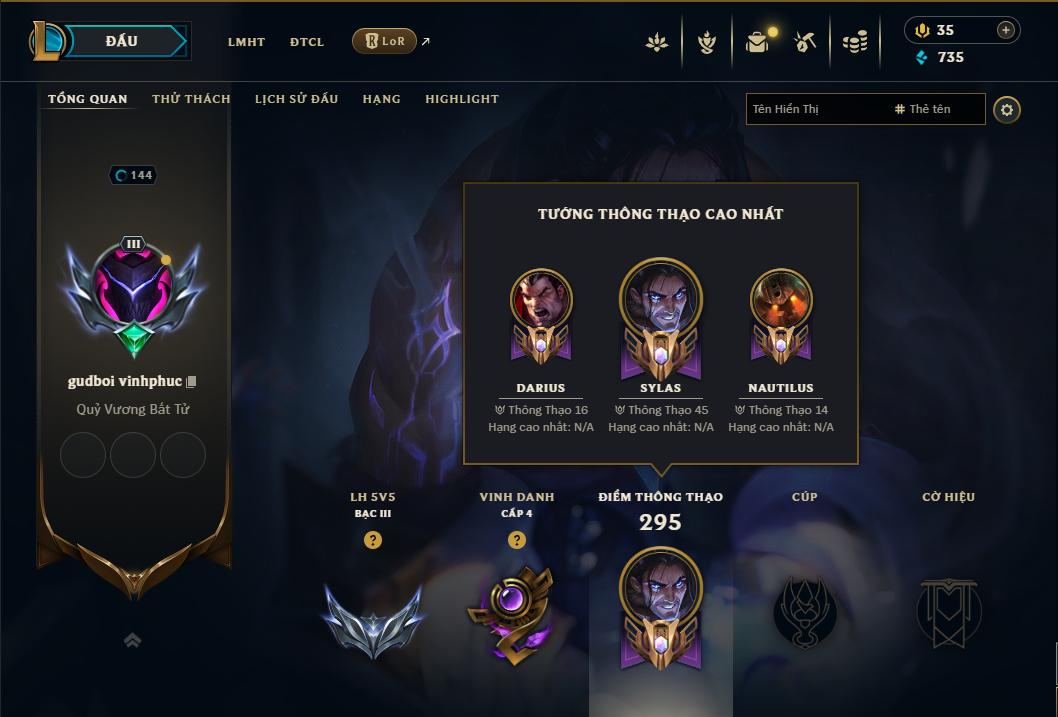
Task: Select Darius mastery portrait
Action: click(541, 300)
